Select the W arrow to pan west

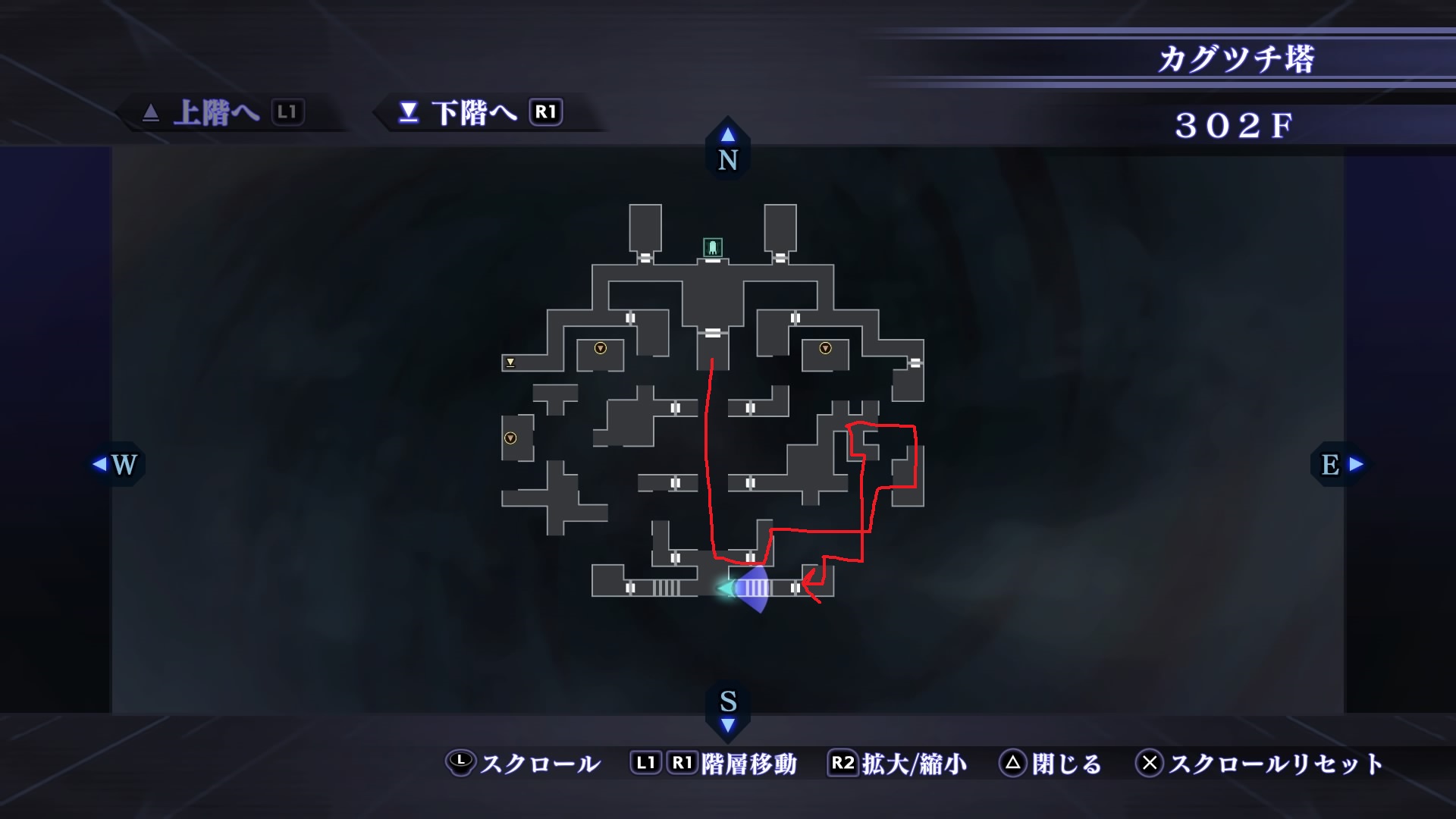pyautogui.click(x=116, y=464)
